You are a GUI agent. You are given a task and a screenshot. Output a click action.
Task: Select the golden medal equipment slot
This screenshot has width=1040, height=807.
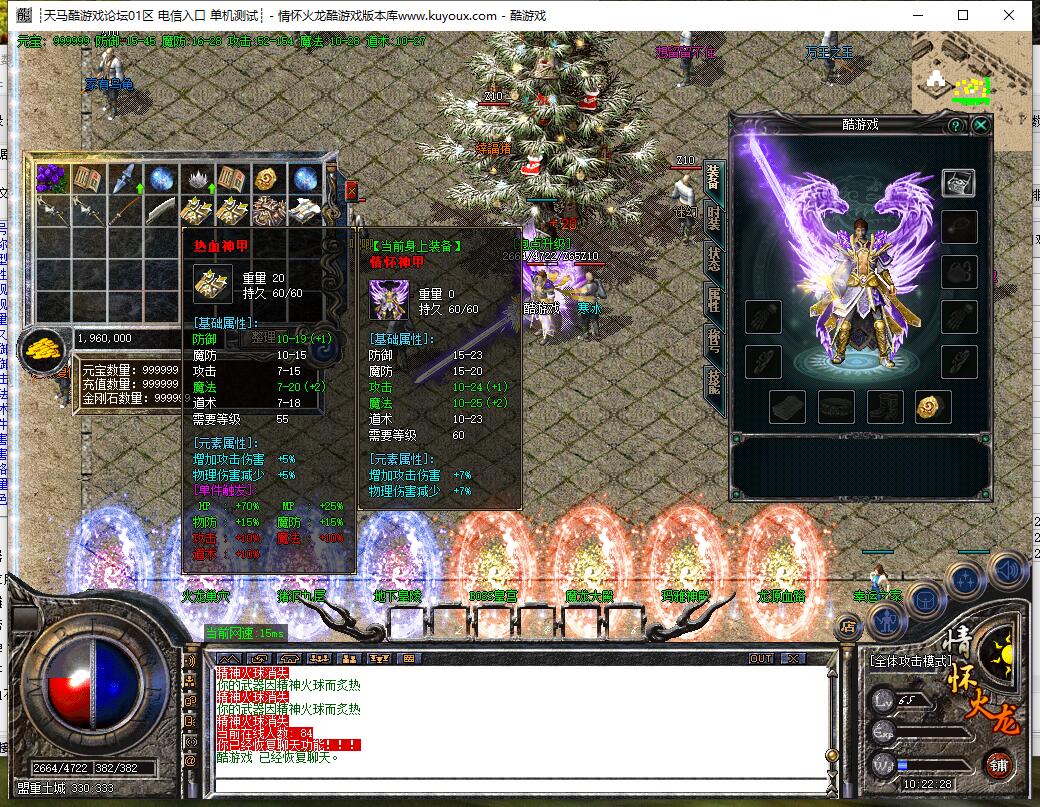tap(932, 406)
